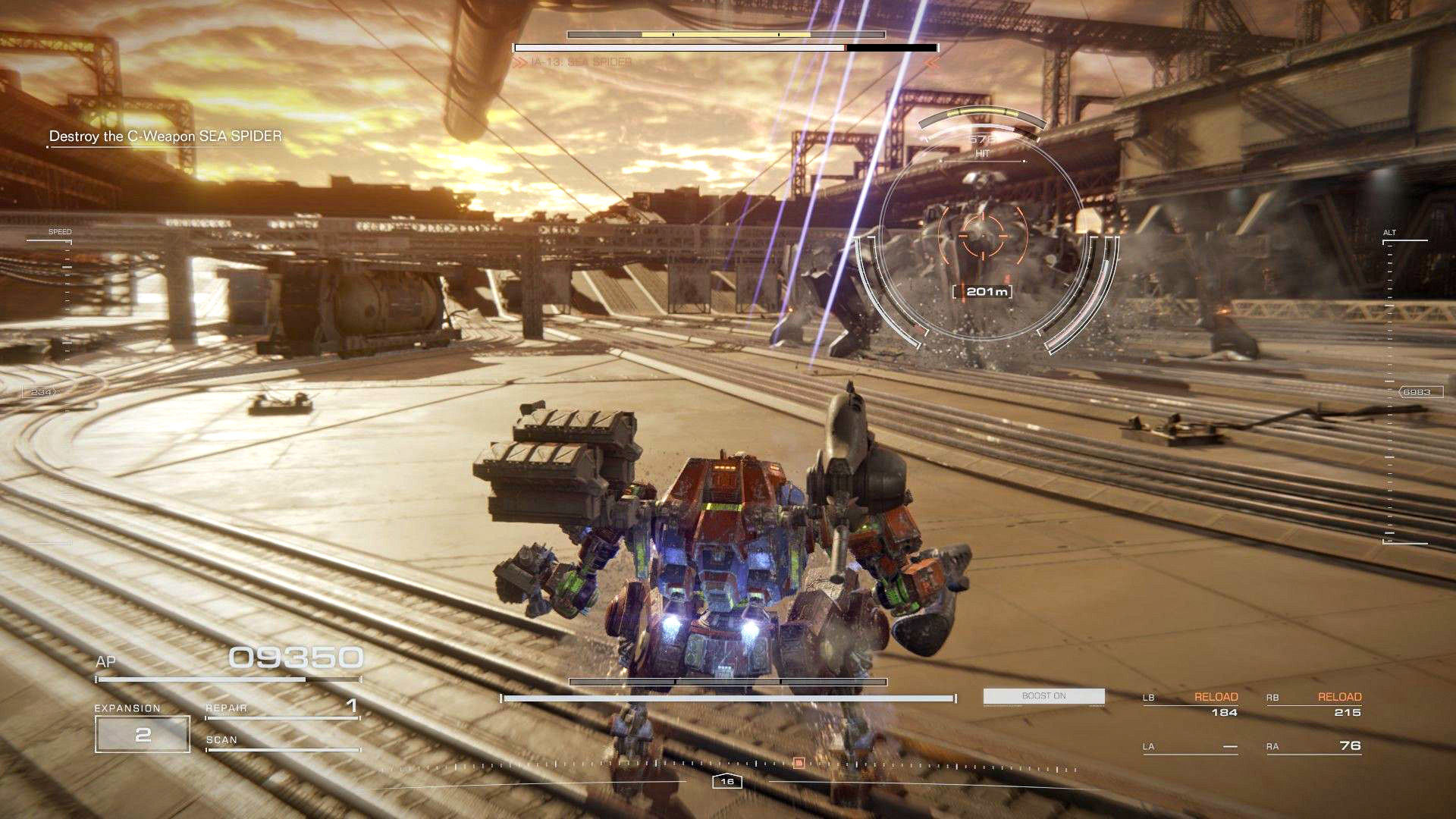Use the Repair kit item
Viewport: 1456px width, 819px height.
coord(281,708)
